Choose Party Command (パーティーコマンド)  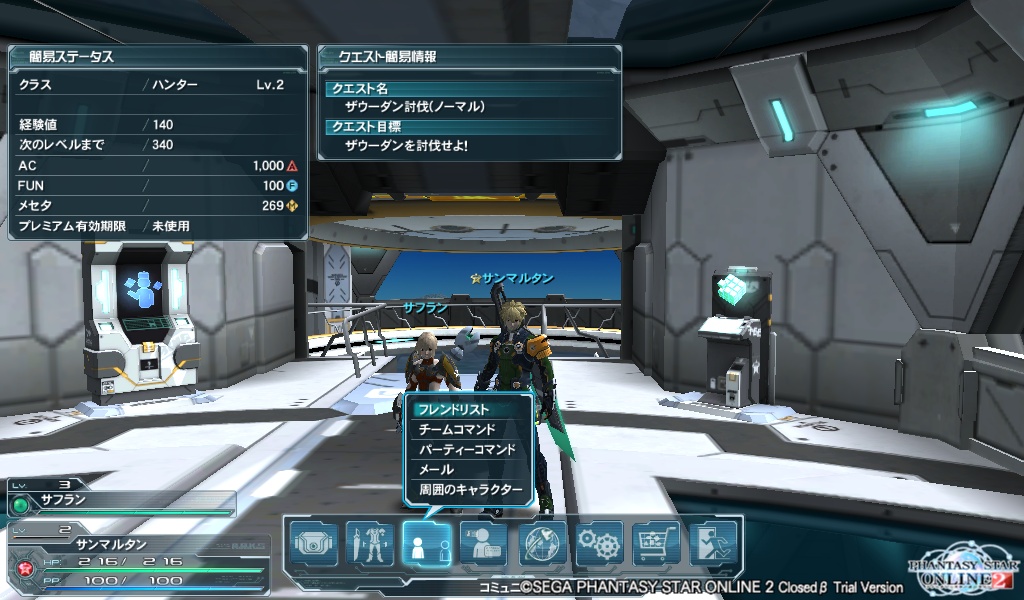point(466,449)
